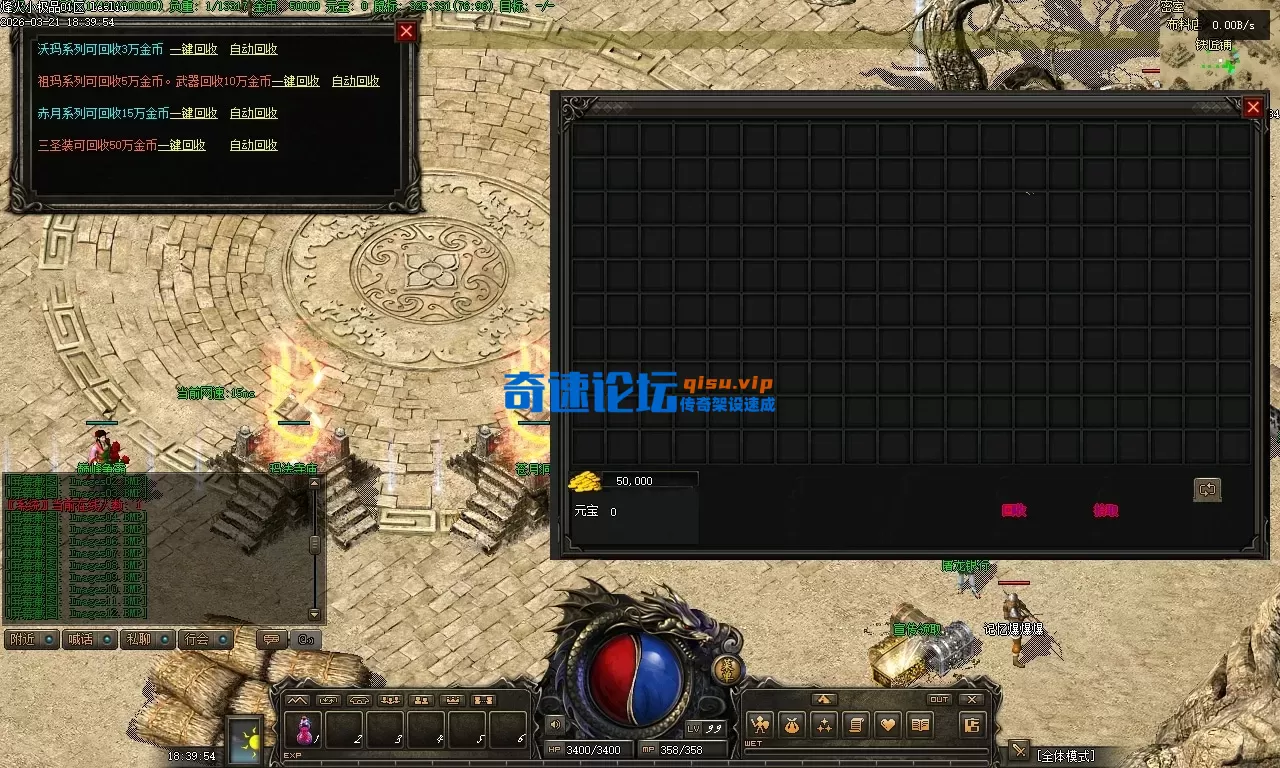Click the bag's arrow-loop sort button

point(1207,489)
